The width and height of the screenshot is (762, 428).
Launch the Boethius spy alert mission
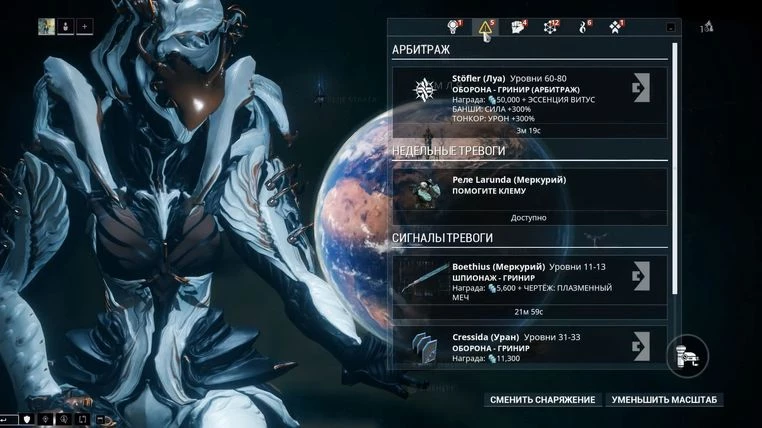pyautogui.click(x=642, y=276)
